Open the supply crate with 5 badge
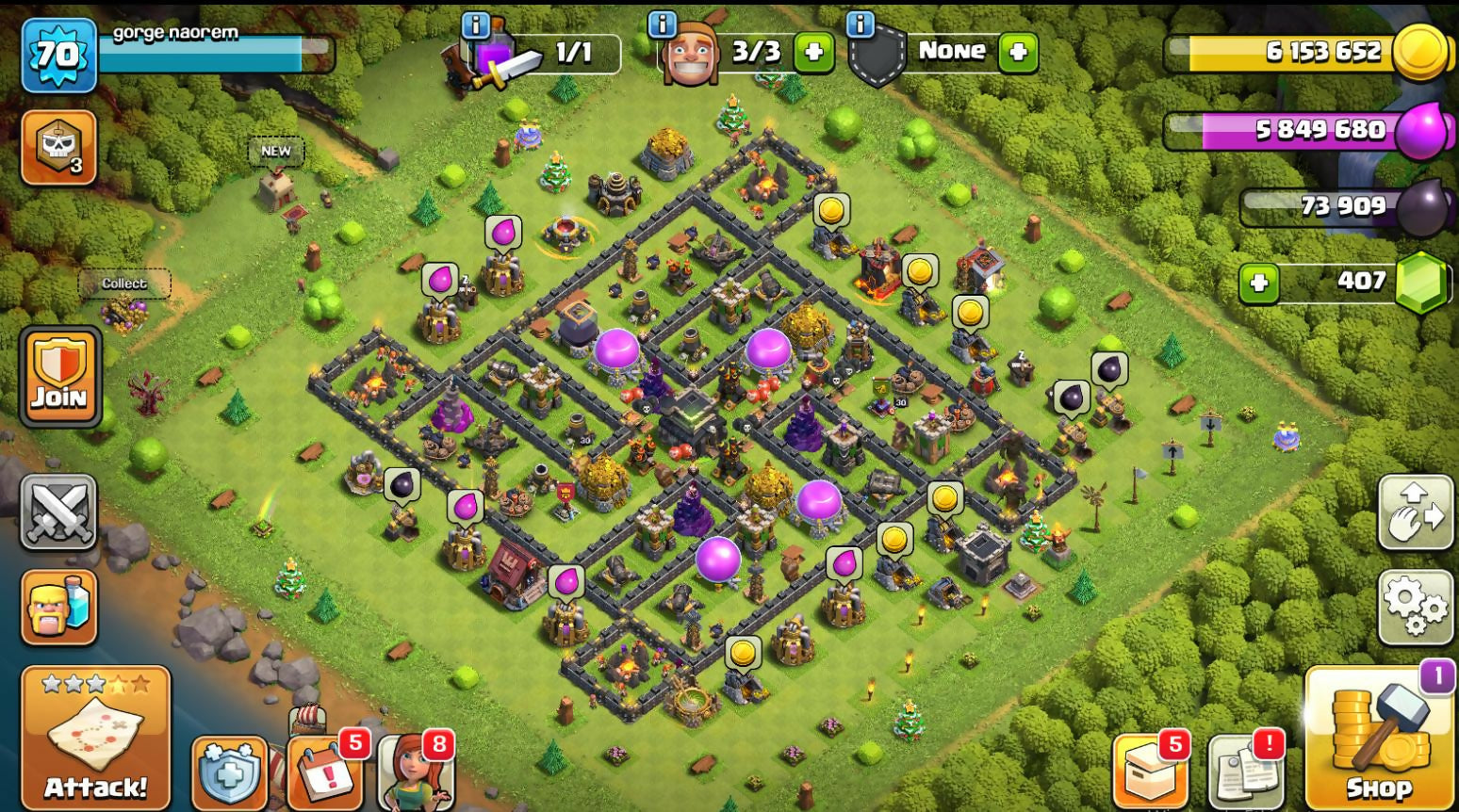This screenshot has width=1459, height=812. tap(1149, 772)
